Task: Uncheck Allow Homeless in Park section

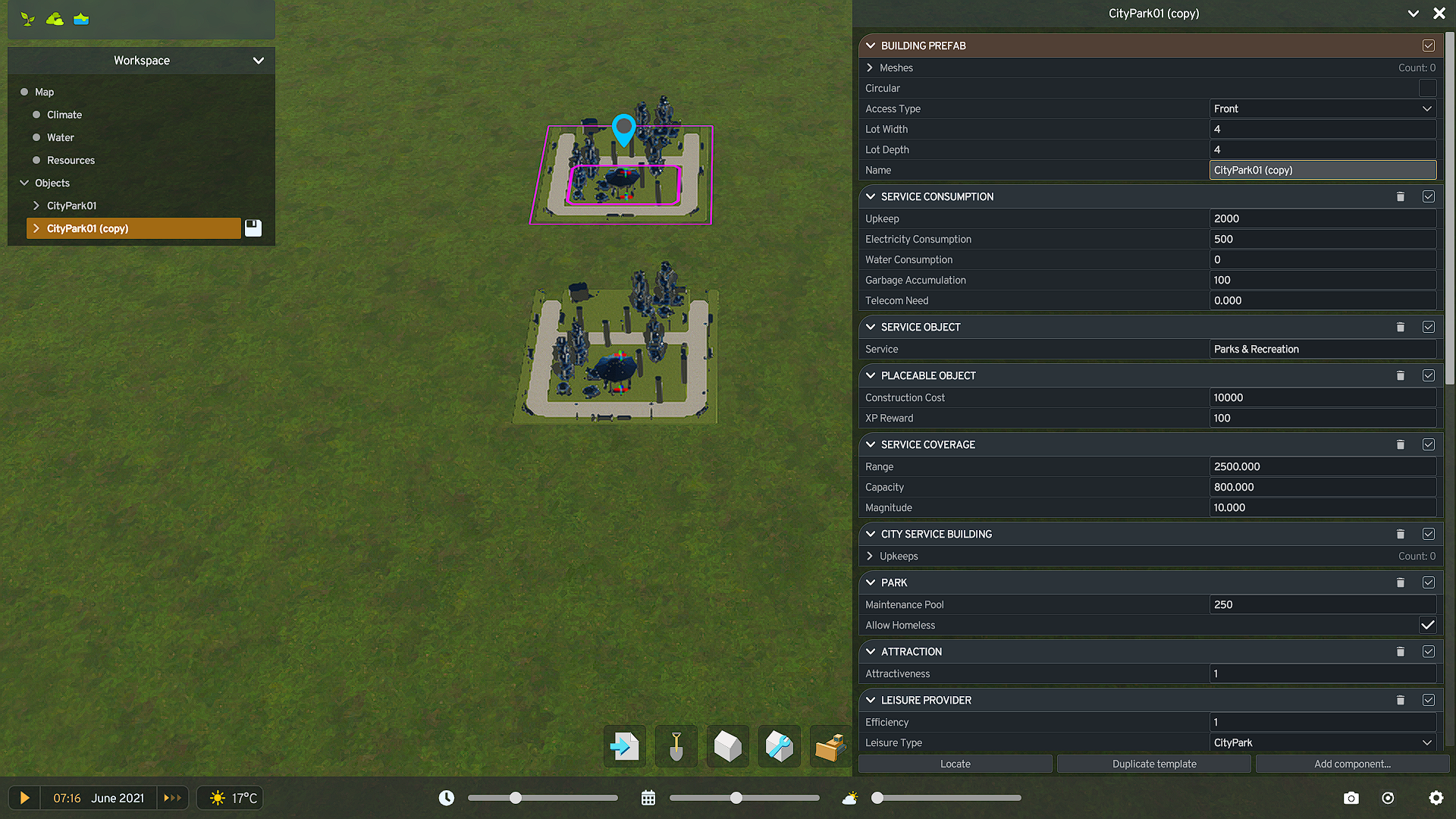Action: click(1428, 625)
